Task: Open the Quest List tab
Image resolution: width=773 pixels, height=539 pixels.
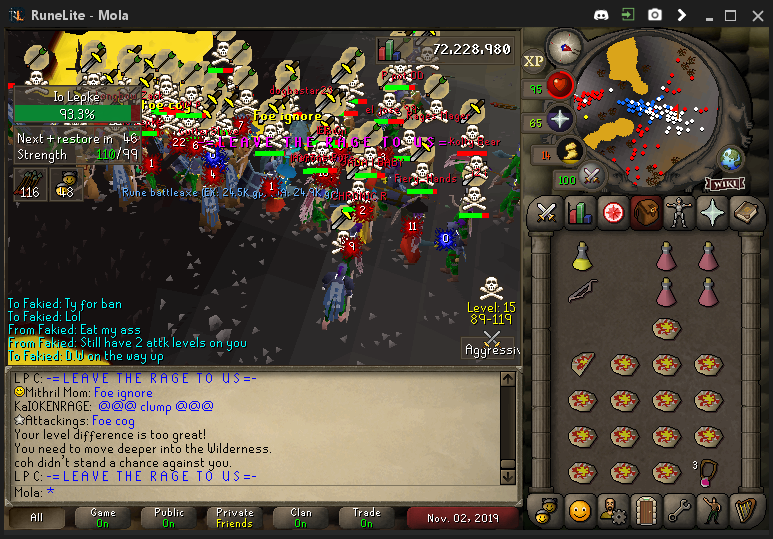Action: [x=613, y=213]
